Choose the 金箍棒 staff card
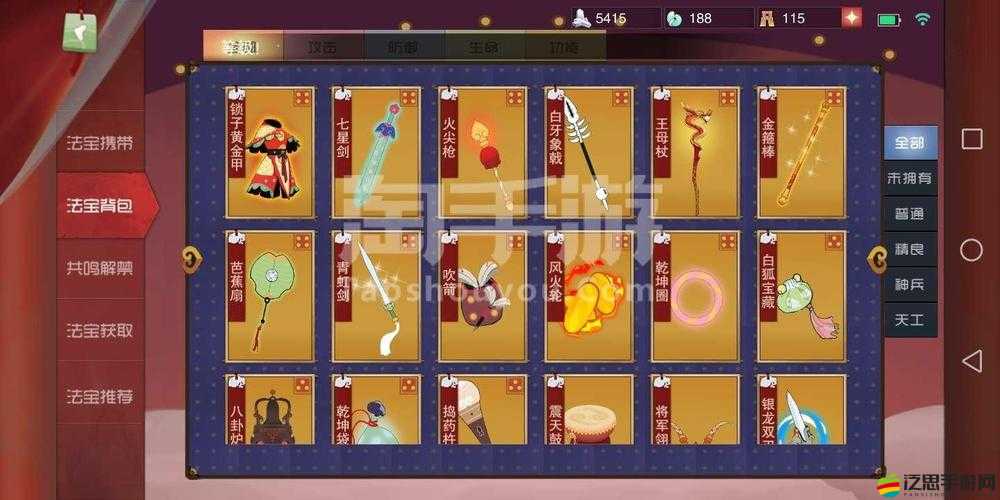Viewport: 1000px width, 500px height. tap(802, 152)
